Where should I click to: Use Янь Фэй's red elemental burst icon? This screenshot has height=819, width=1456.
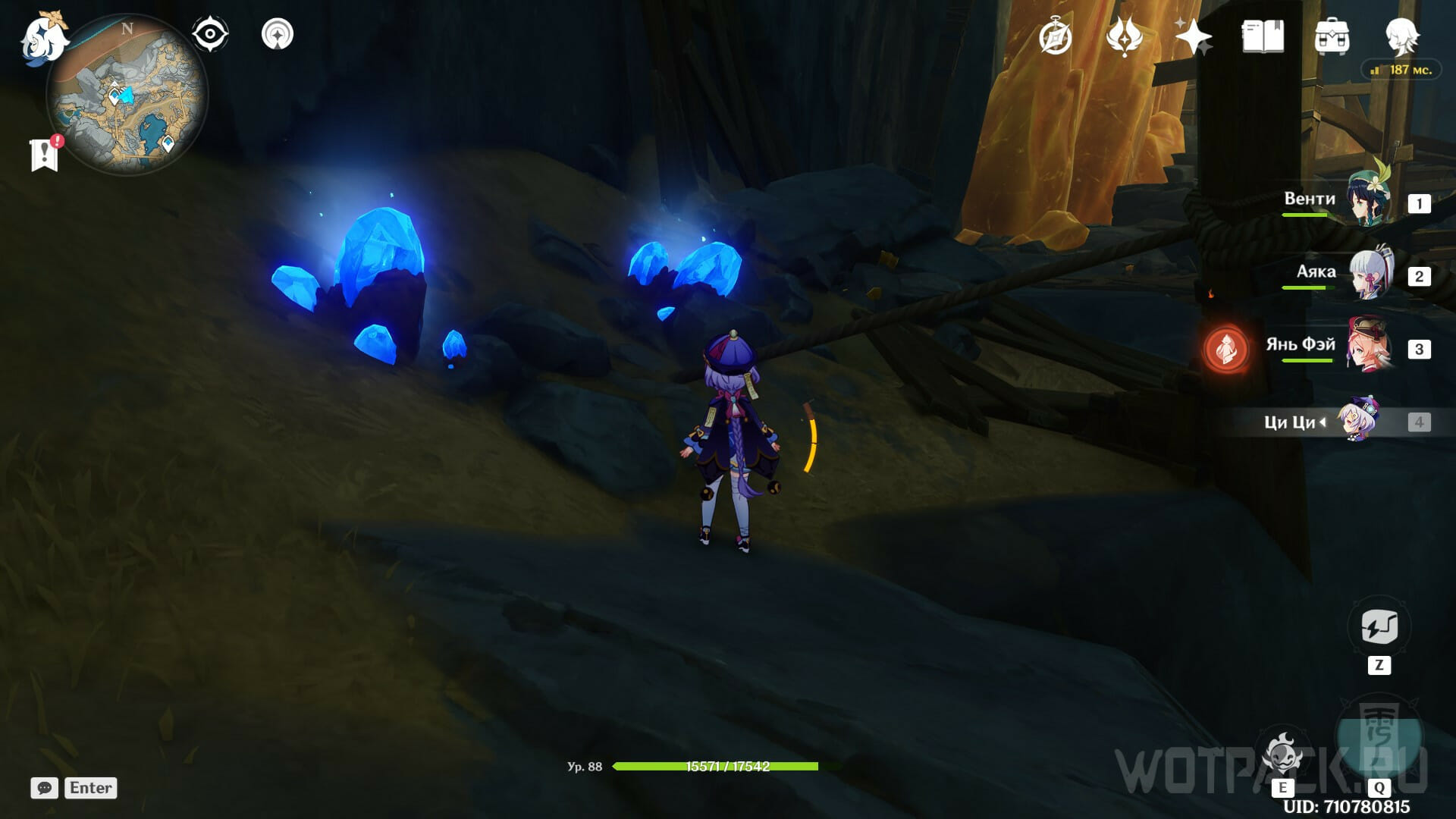(1225, 349)
